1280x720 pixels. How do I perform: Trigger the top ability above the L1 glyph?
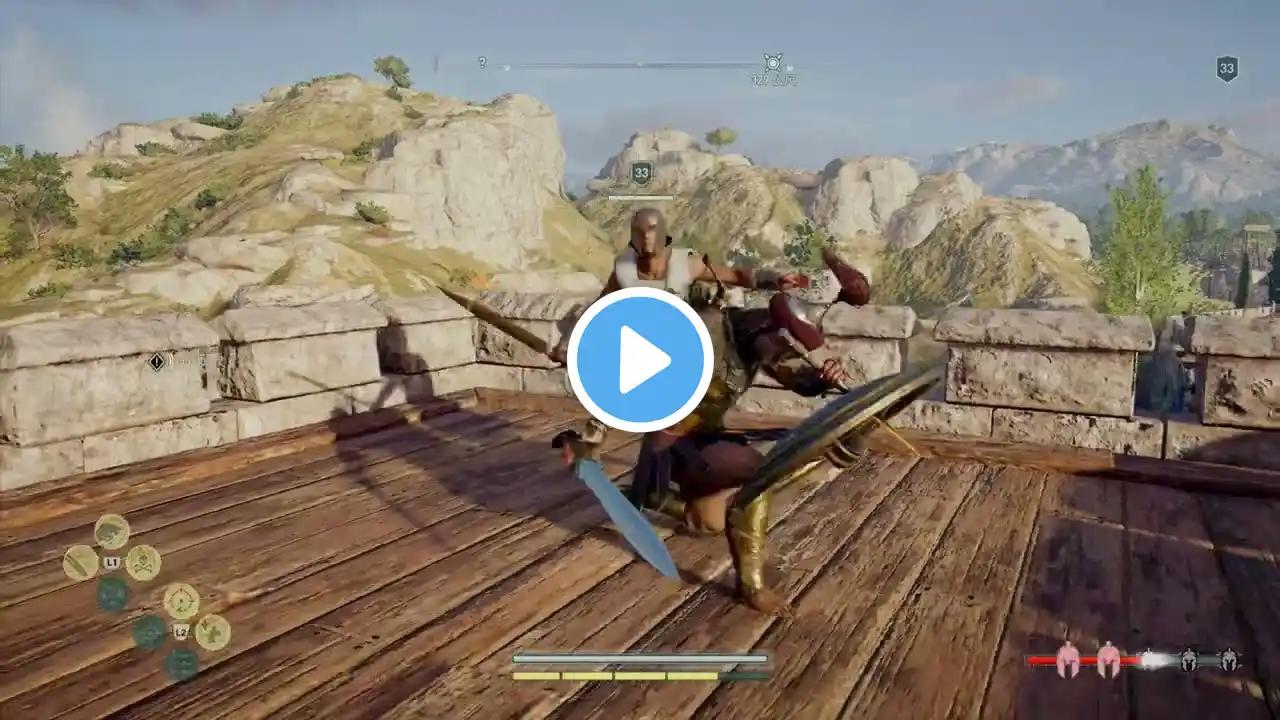point(112,531)
